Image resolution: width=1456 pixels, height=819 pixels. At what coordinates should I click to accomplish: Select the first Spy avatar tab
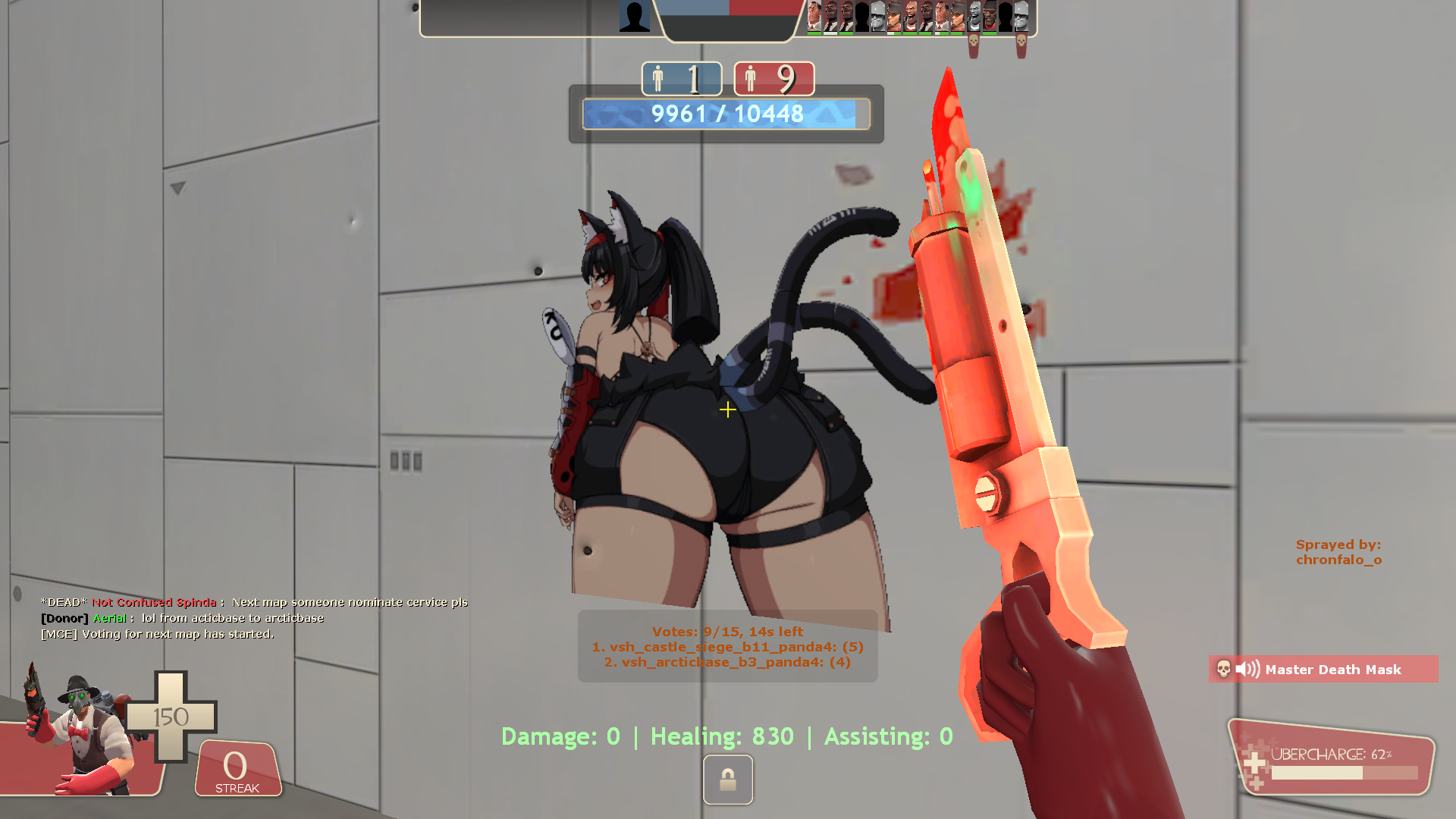pyautogui.click(x=829, y=15)
